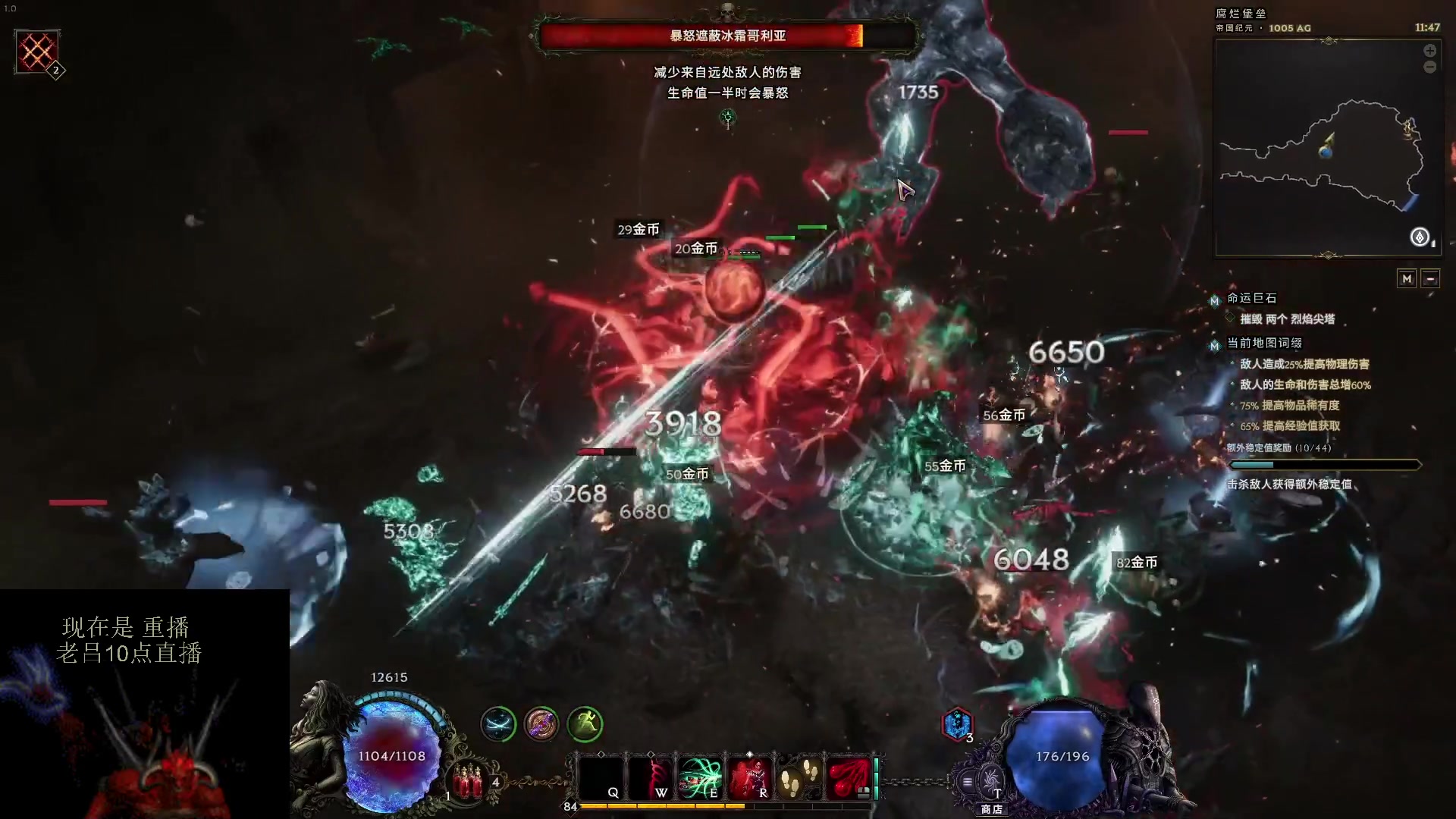Zoom out the minimap with the minus button
The image size is (1456, 819).
1429,67
